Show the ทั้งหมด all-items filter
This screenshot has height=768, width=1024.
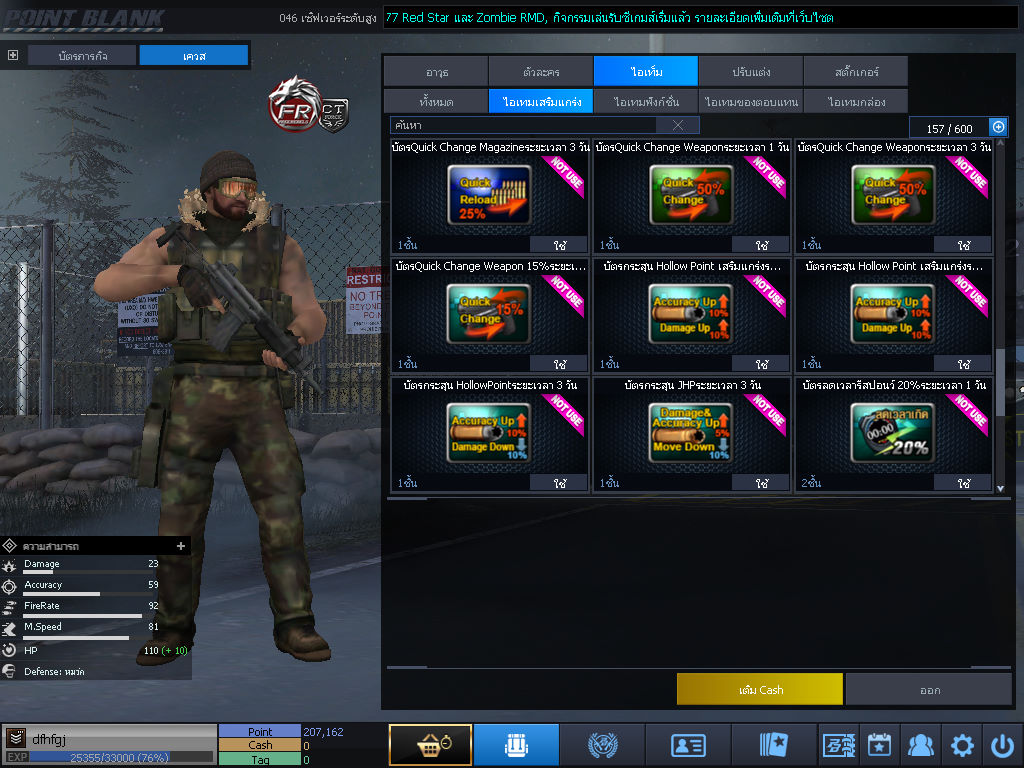point(435,101)
